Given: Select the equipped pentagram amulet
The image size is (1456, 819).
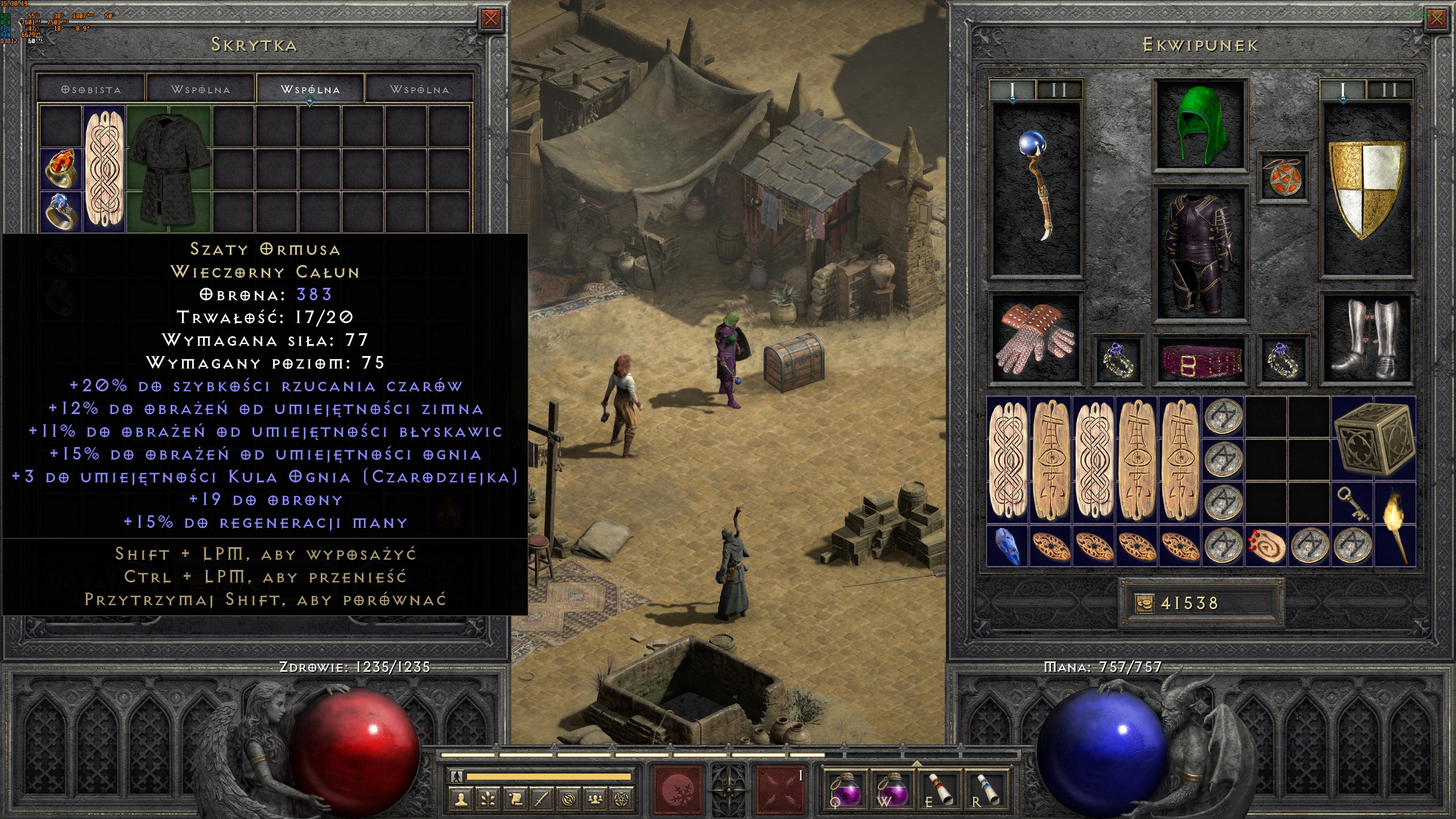Looking at the screenshot, I should pyautogui.click(x=1283, y=176).
